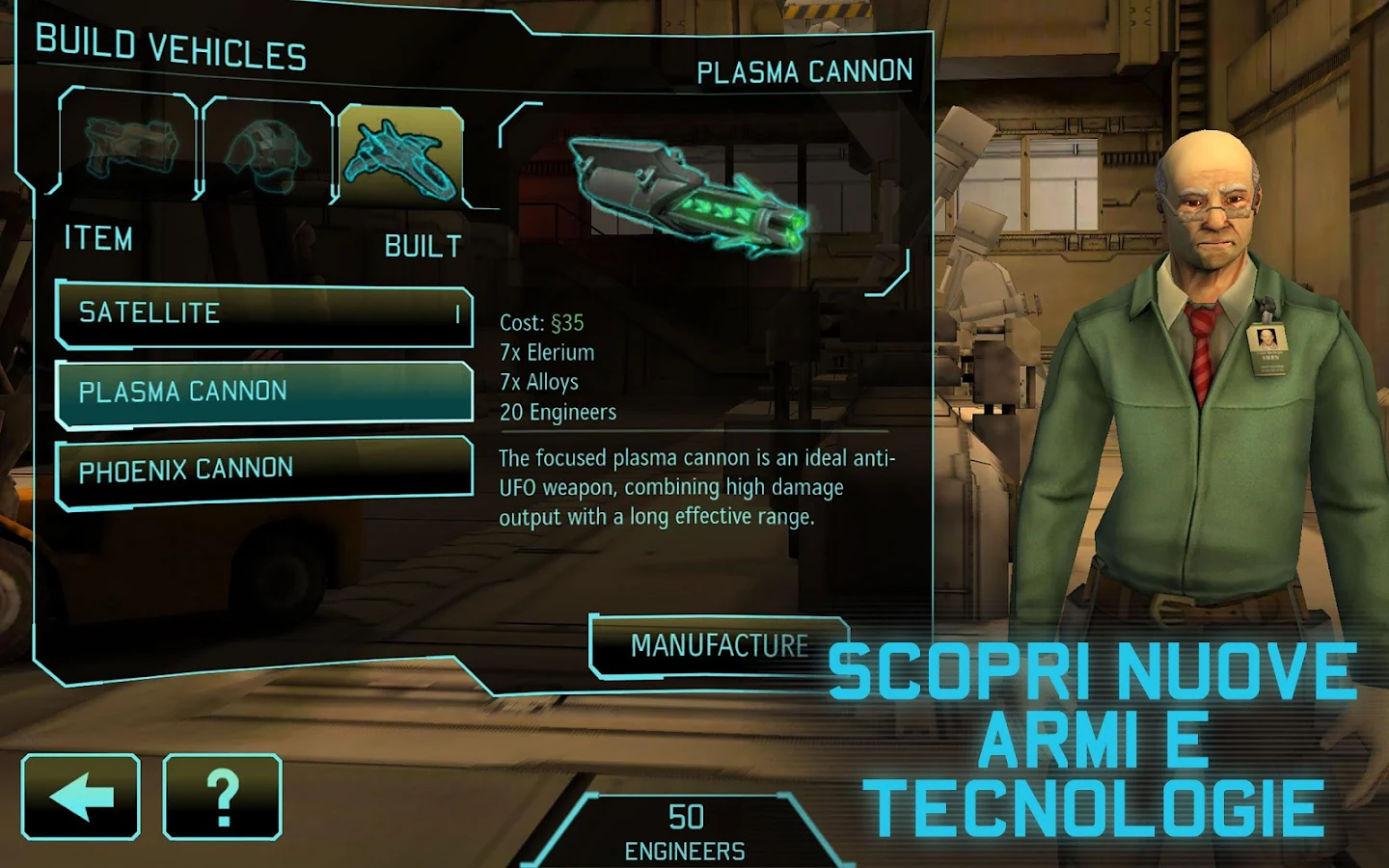1389x868 pixels.
Task: Select the Phoenix Cannon entry
Action: coord(262,466)
